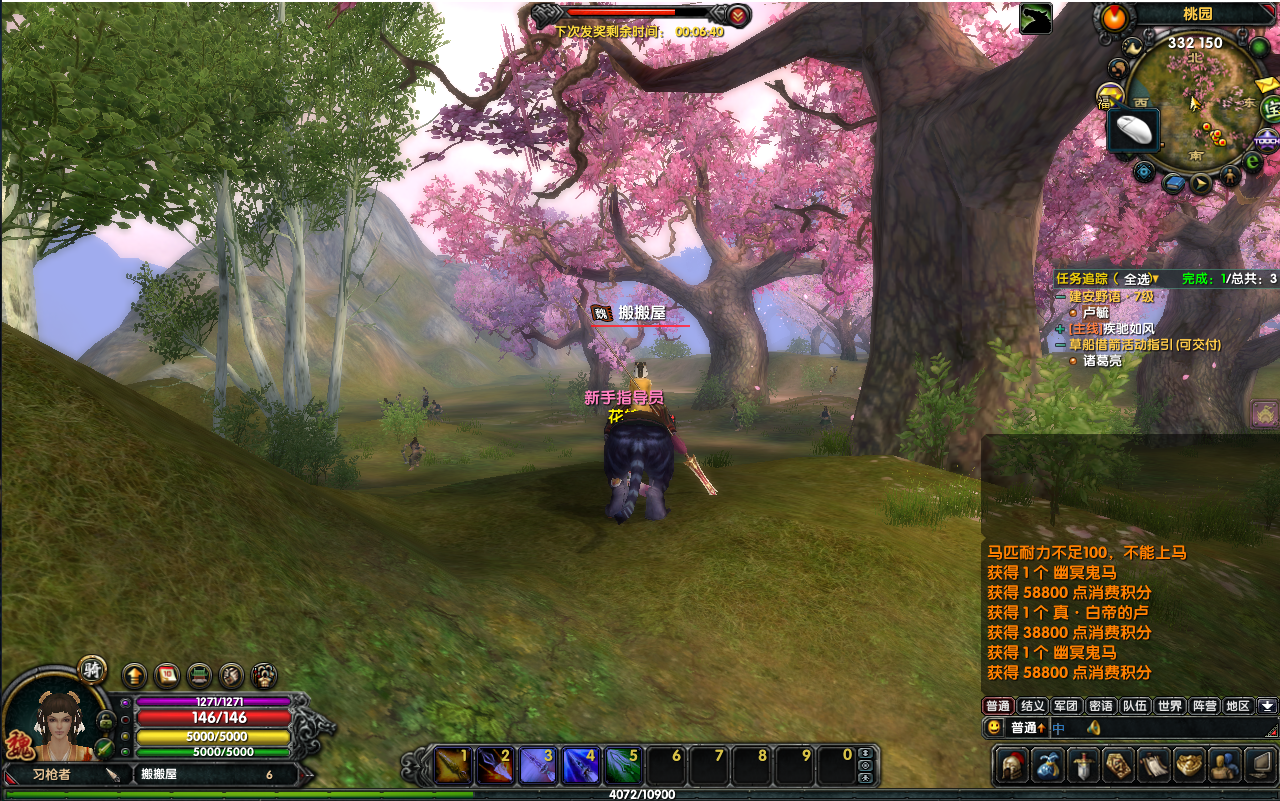Open the sword skills menu icon

(x=1083, y=765)
